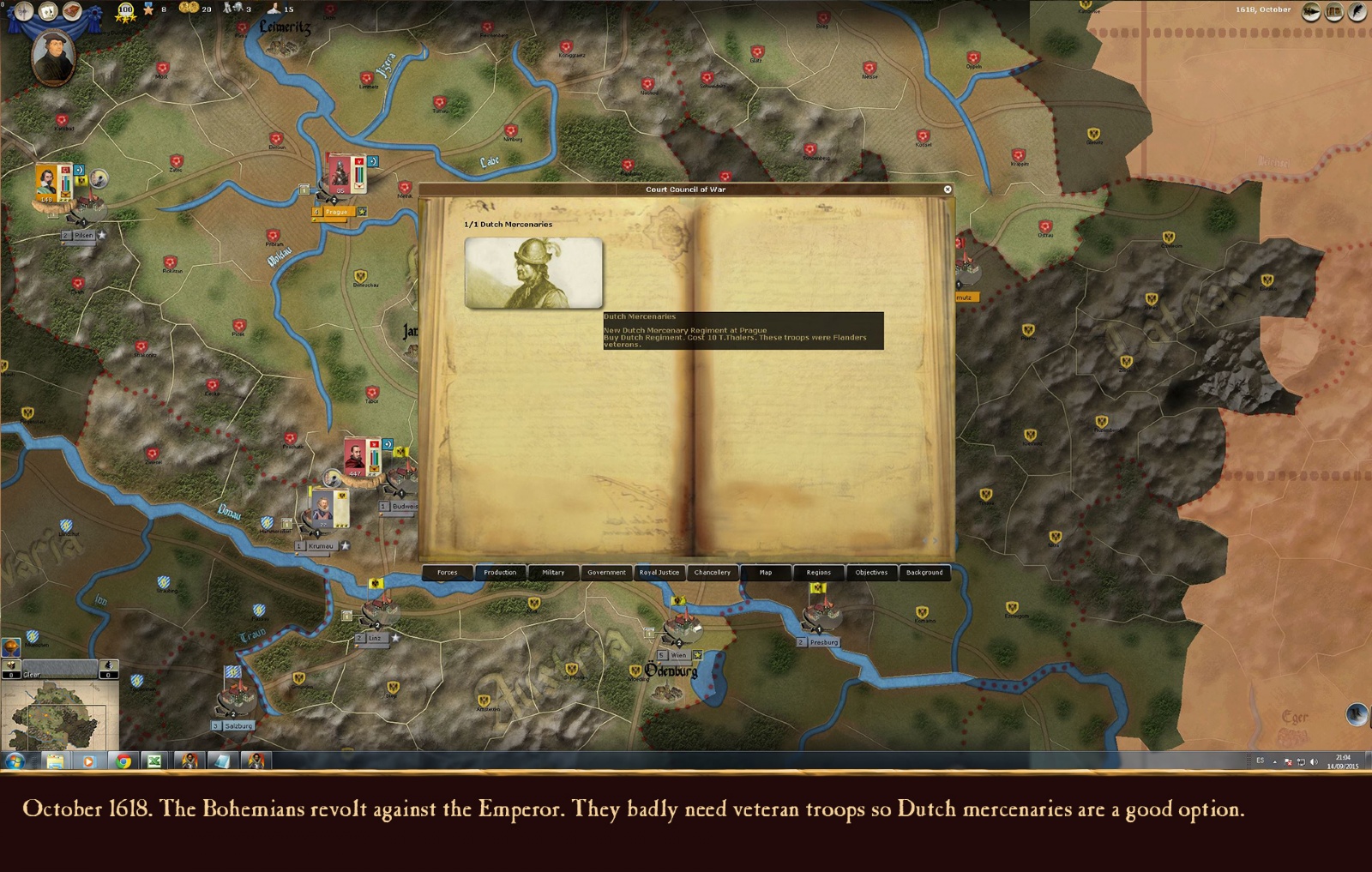Screen dimensions: 1372x872
Task: Click the red book round button
Action: click(72, 11)
